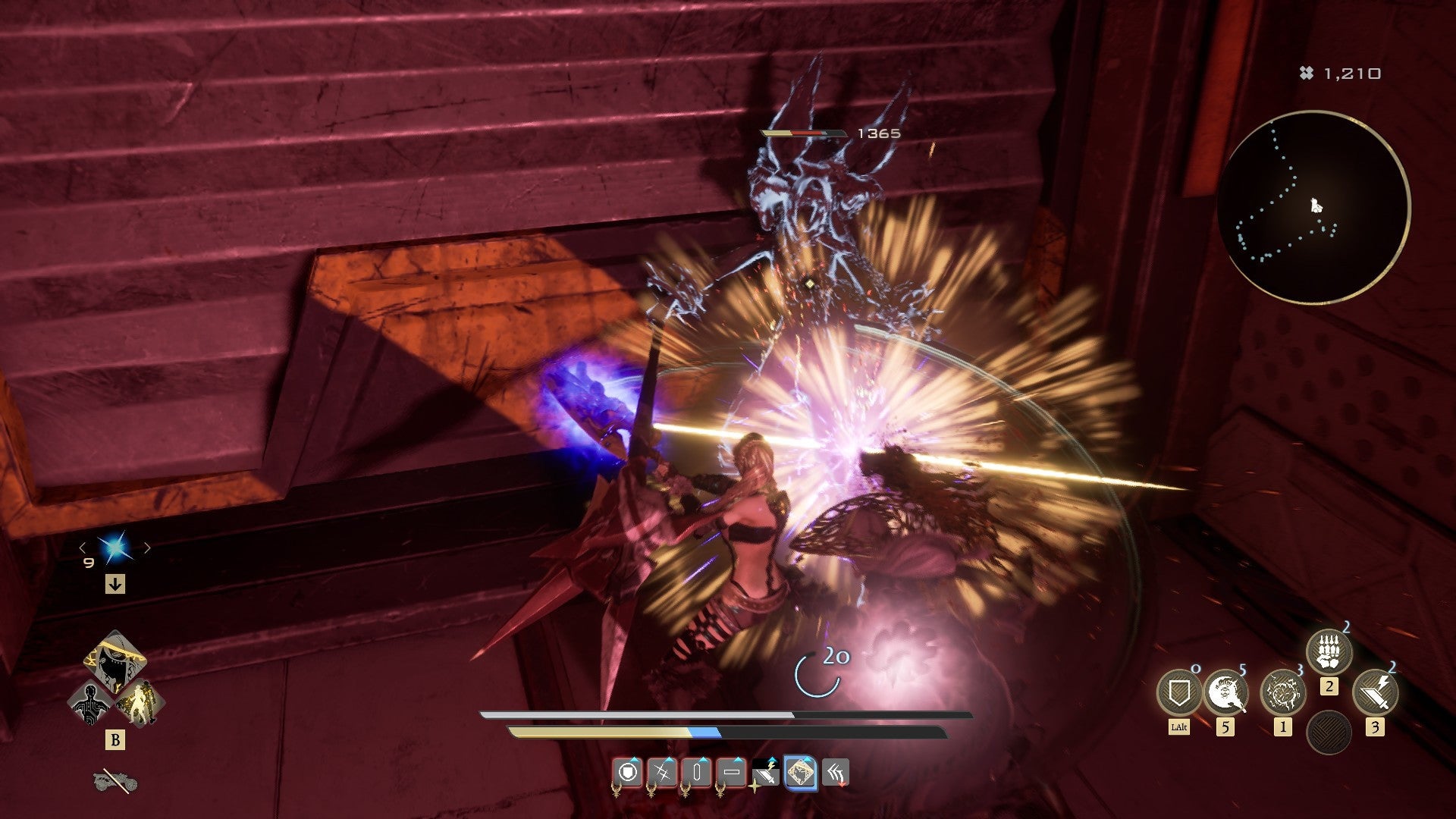Click the glowing golden warrior diamond icon
This screenshot has width=1456, height=819.
pos(143,702)
